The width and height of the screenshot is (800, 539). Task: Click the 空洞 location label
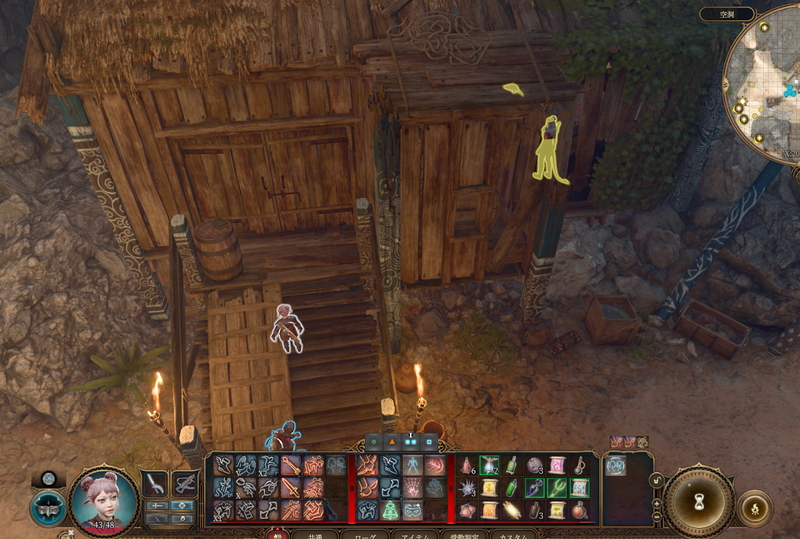(x=741, y=14)
